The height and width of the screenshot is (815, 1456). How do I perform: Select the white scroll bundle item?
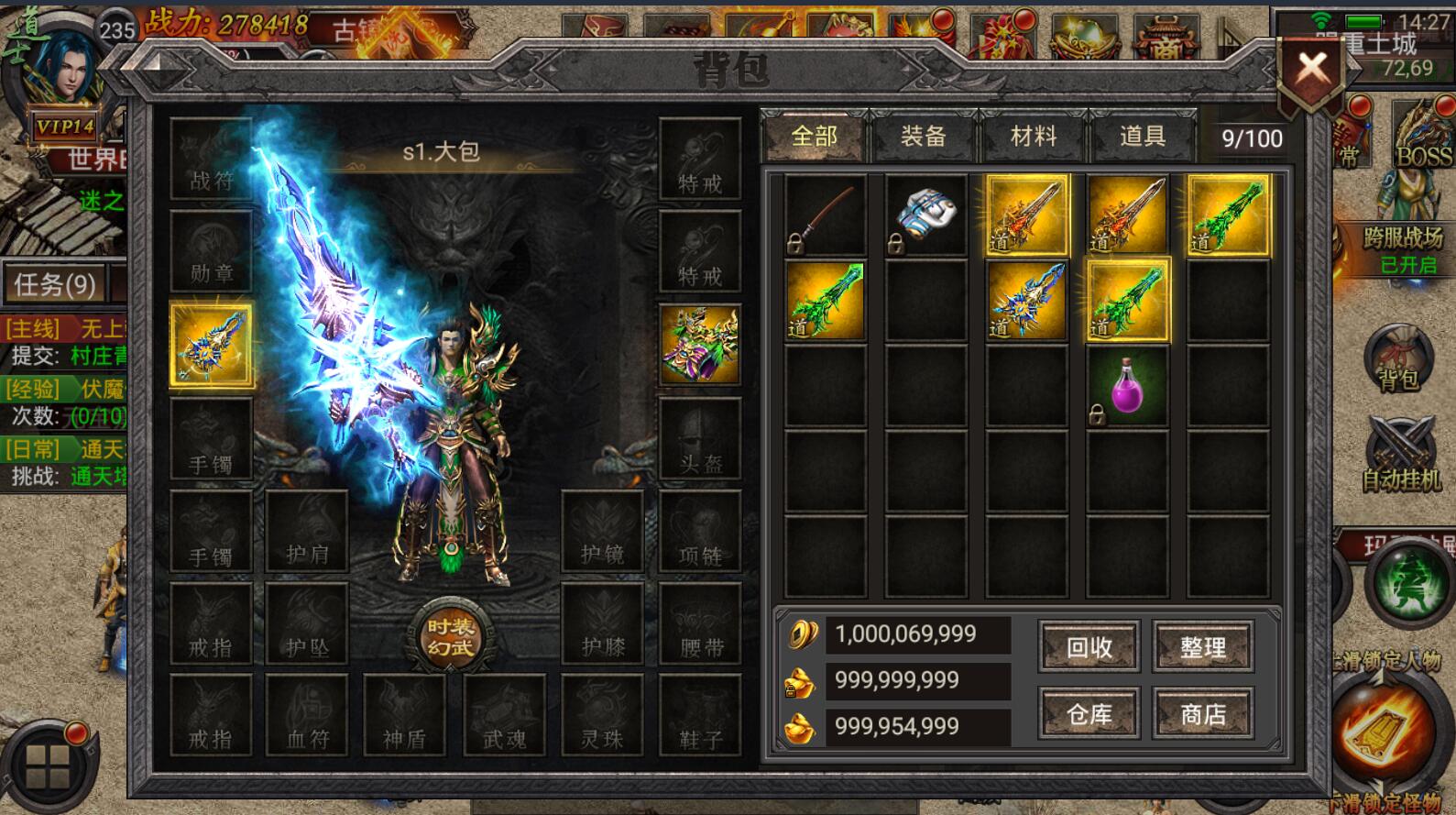pos(925,215)
